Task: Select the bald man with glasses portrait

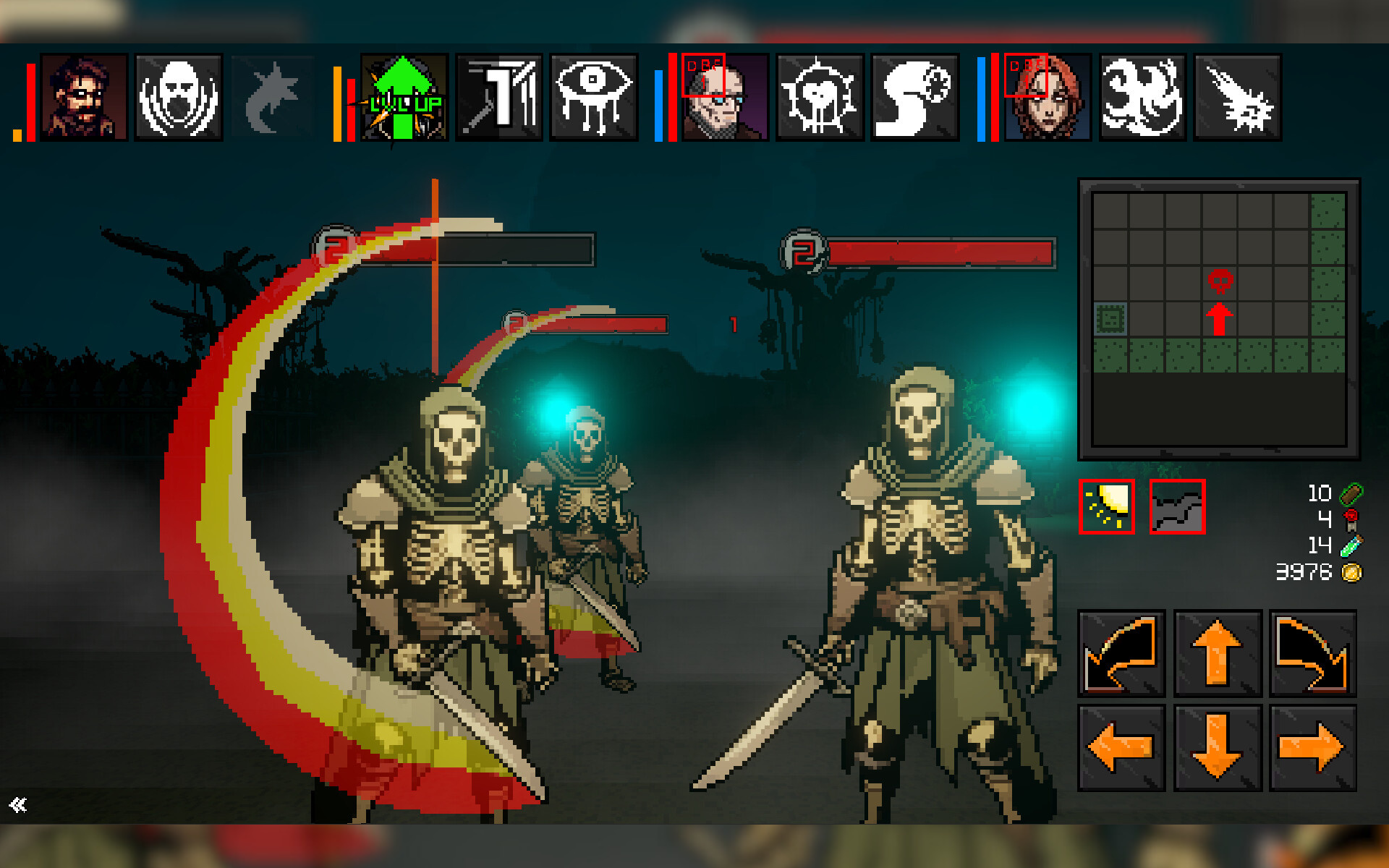Action: pos(725,98)
